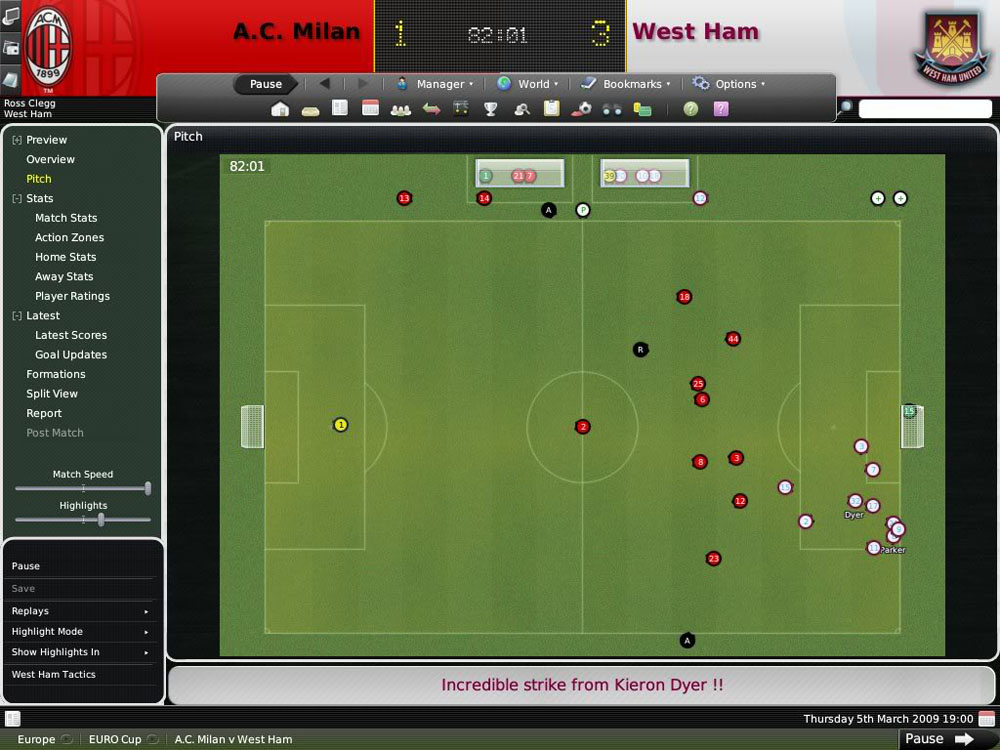The height and width of the screenshot is (750, 1000).
Task: Open the Options menu
Action: (729, 84)
